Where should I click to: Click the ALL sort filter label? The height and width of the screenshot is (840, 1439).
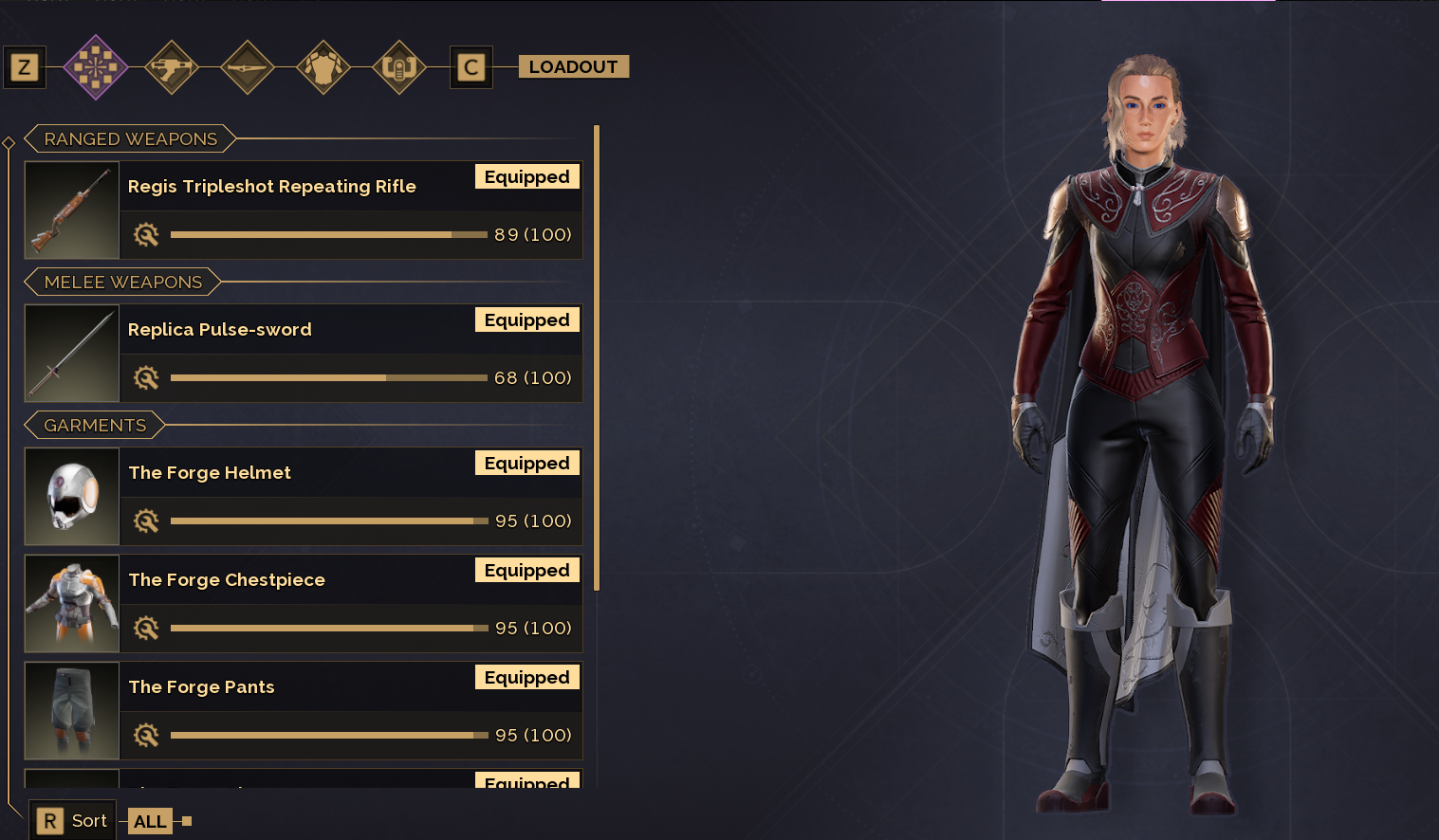pos(150,821)
